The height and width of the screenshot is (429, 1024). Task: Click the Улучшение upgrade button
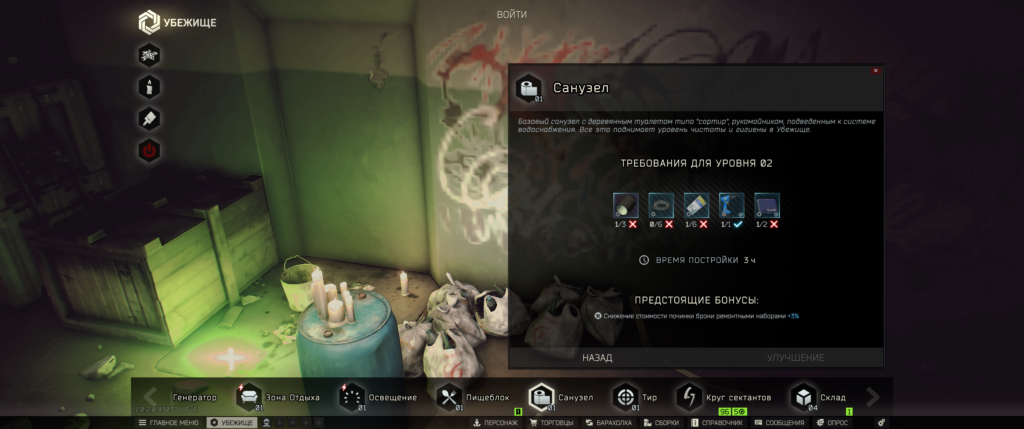(795, 357)
